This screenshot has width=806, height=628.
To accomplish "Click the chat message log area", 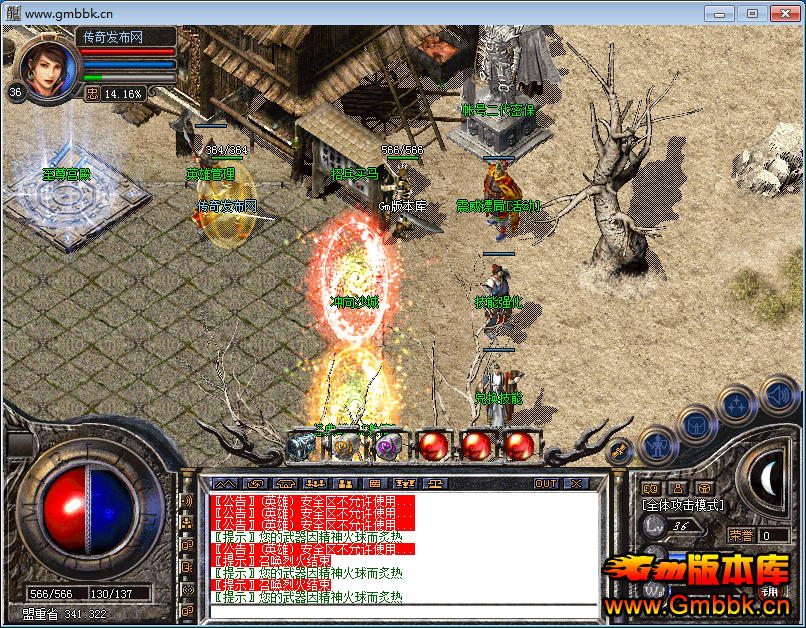I will 400,548.
